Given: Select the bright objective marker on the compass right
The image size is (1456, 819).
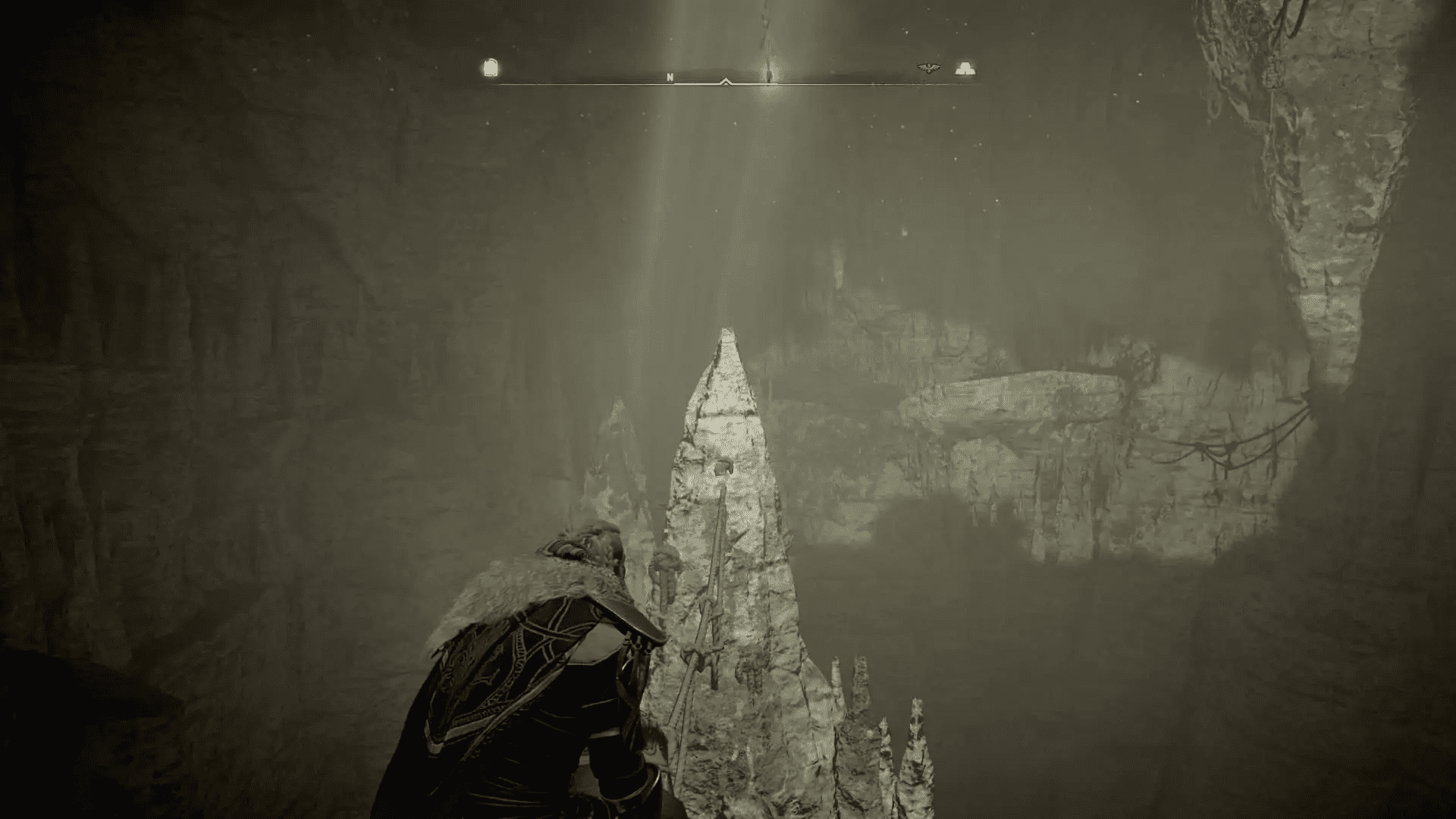Looking at the screenshot, I should pos(965,67).
